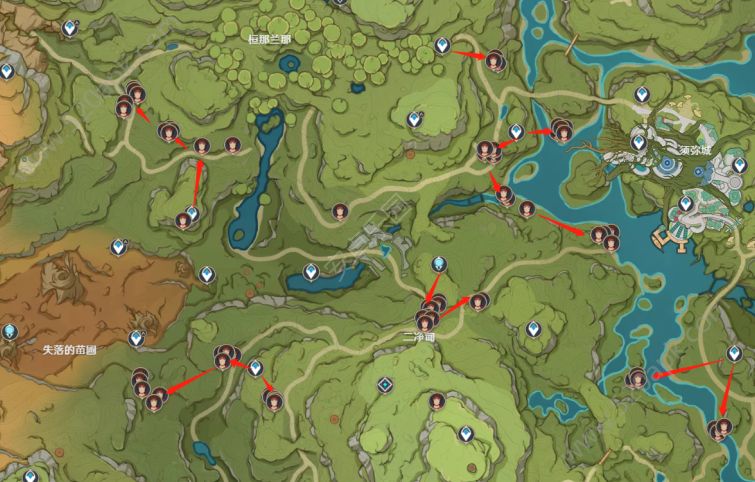
Task: Select the waypoint where two red arrows begin
Action: pyautogui.click(x=735, y=353)
